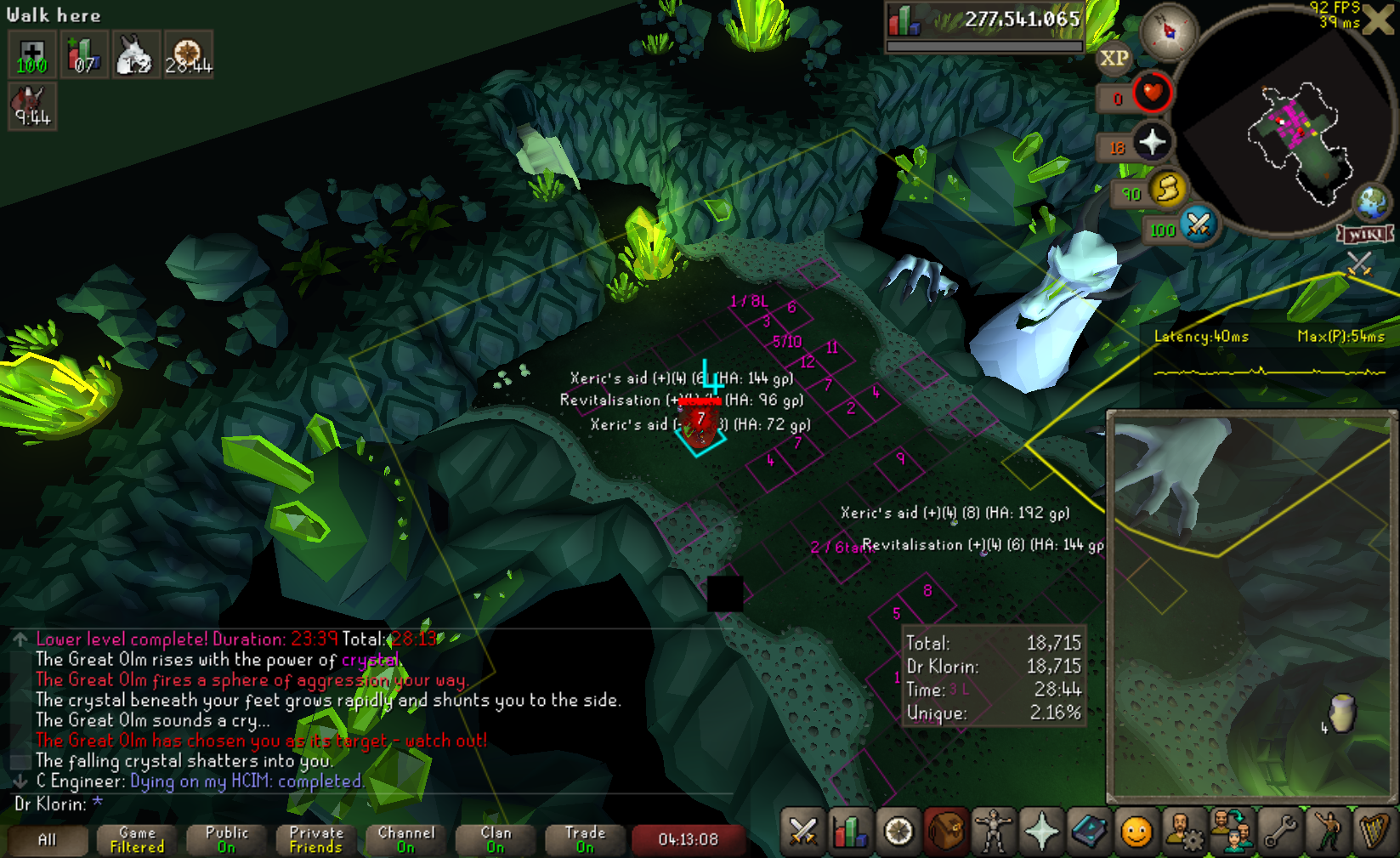Activate the Quick Prayers orb

tap(1152, 142)
